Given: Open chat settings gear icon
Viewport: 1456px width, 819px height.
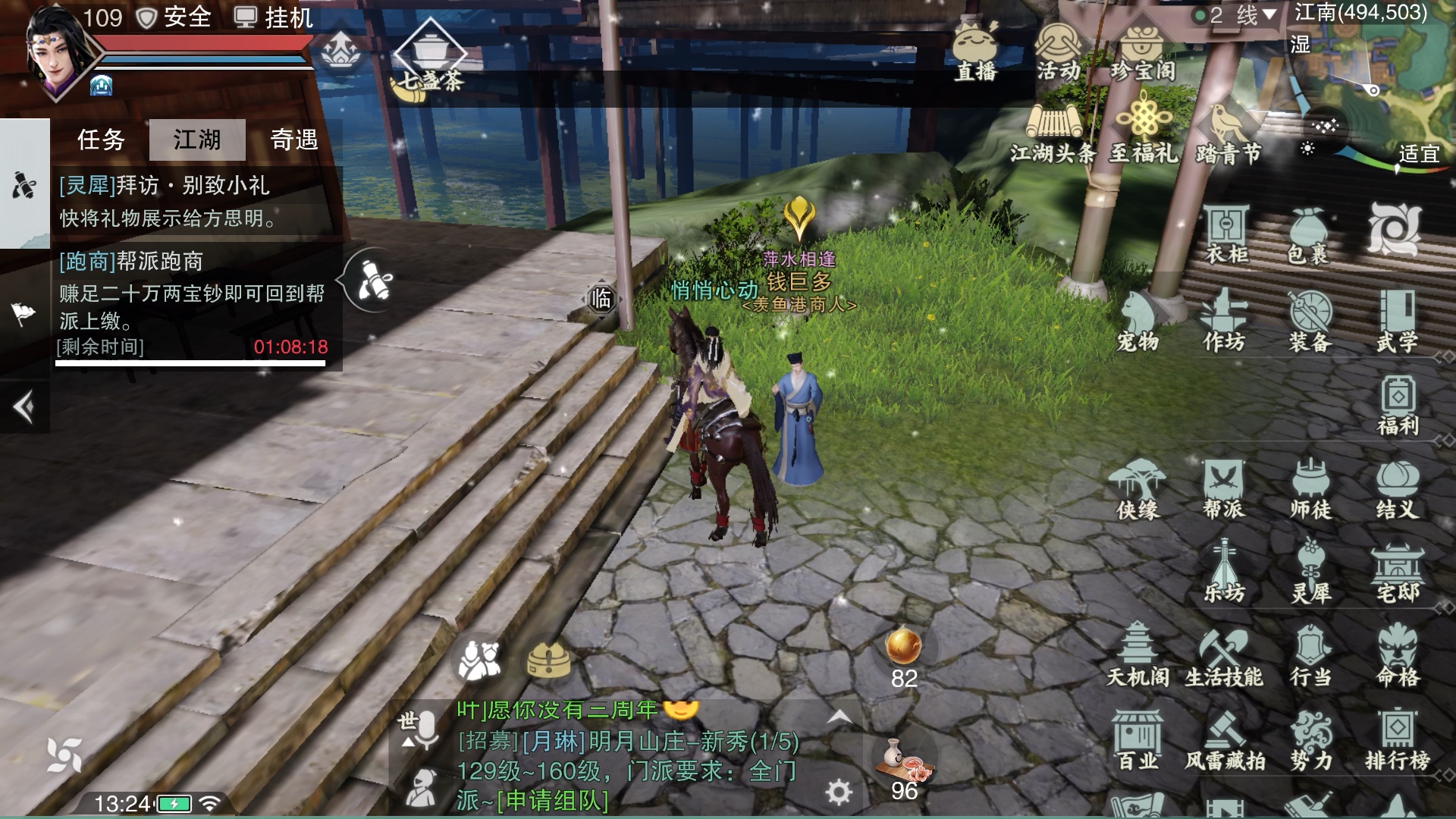Looking at the screenshot, I should pyautogui.click(x=838, y=792).
